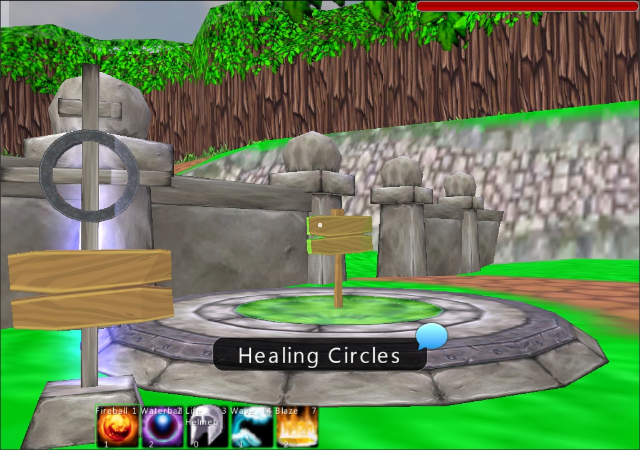This screenshot has width=640, height=450.
Task: Use the Life Helmet slot
Action: click(x=206, y=430)
